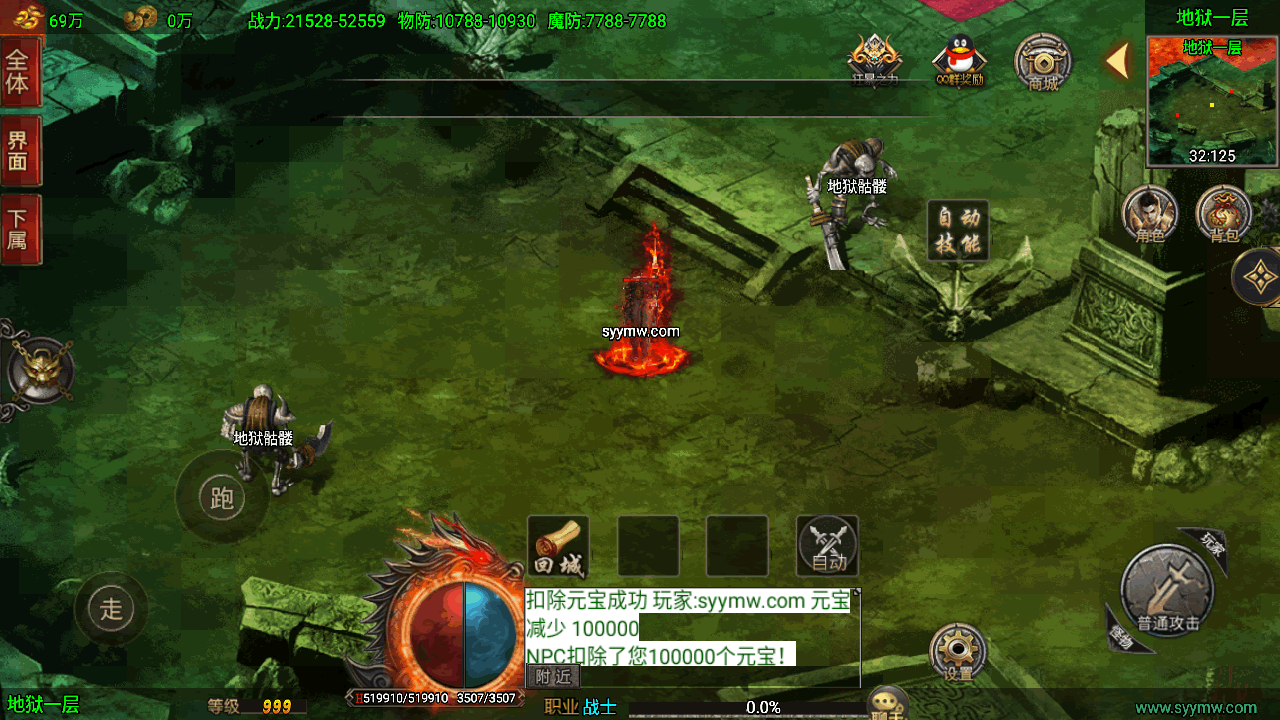Open the 地狱一层 minimap
Viewport: 1280px width, 720px height.
click(1212, 100)
